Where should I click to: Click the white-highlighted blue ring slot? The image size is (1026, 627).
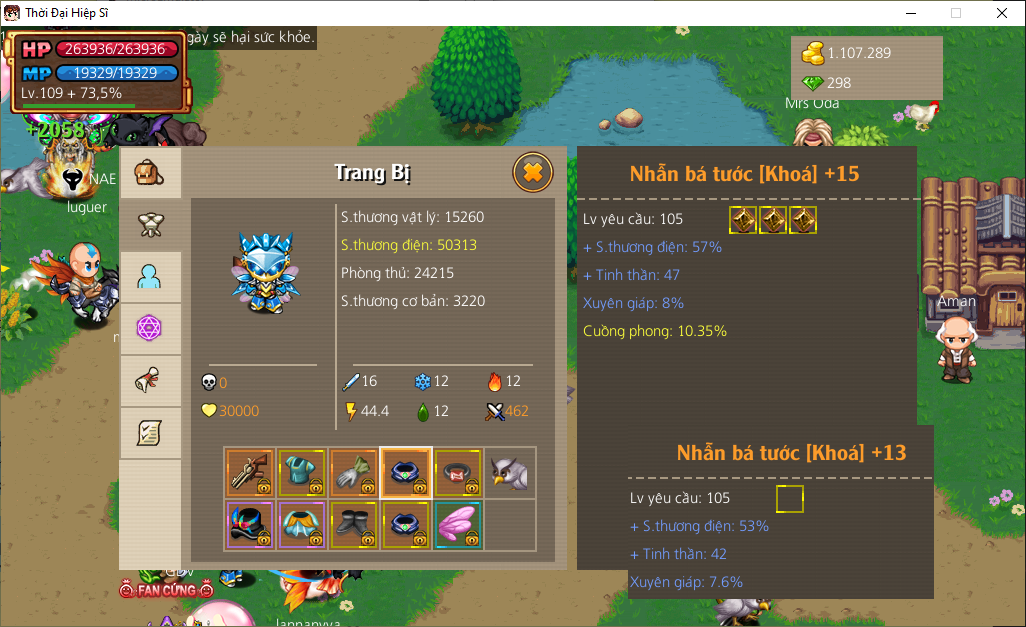406,473
